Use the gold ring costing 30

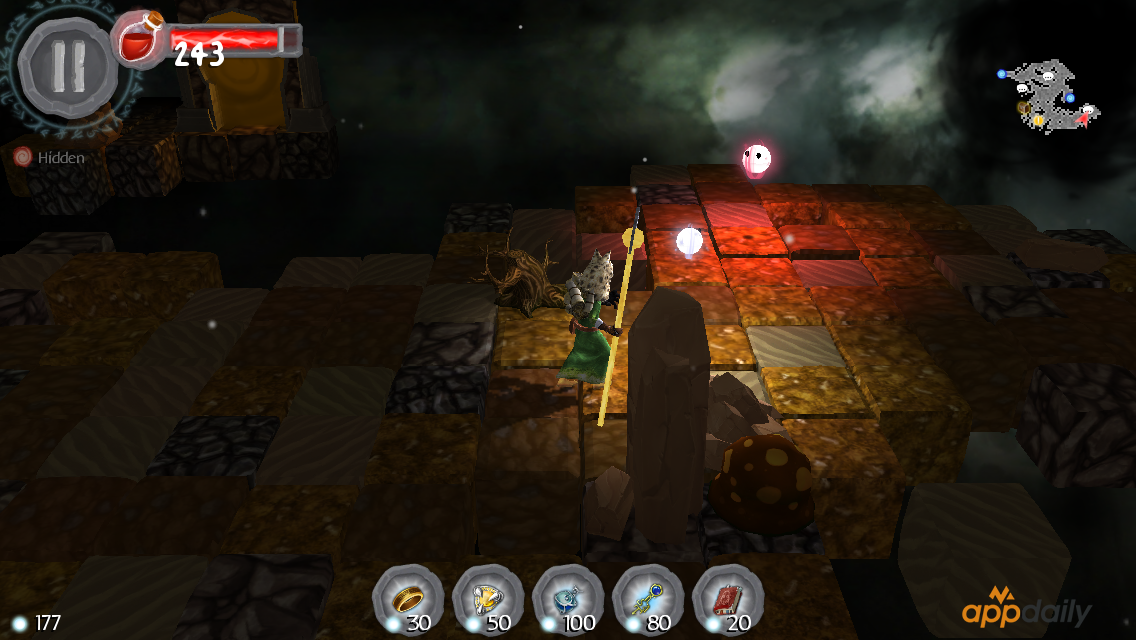pos(408,599)
